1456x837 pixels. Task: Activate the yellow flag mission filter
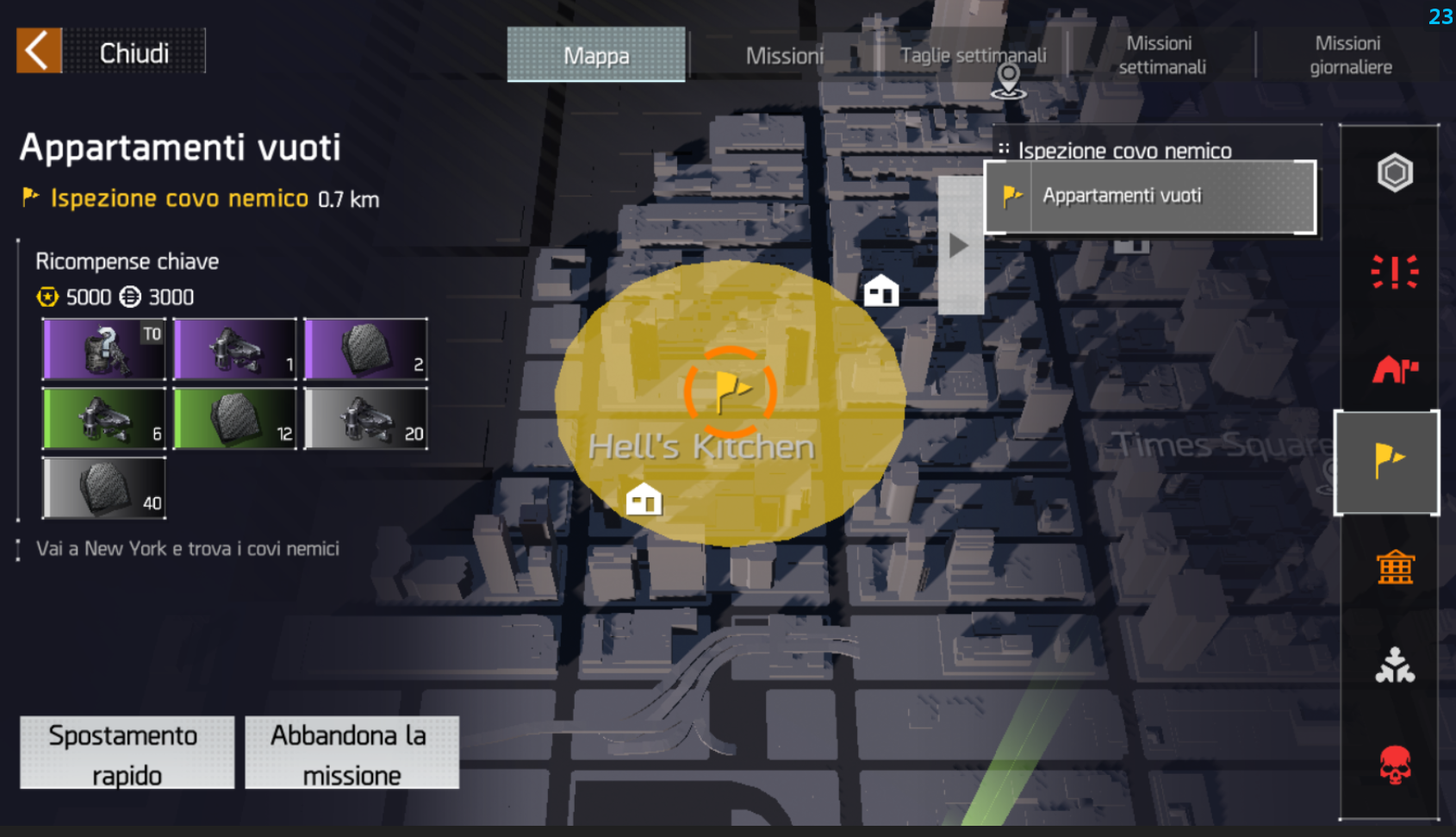point(1388,462)
